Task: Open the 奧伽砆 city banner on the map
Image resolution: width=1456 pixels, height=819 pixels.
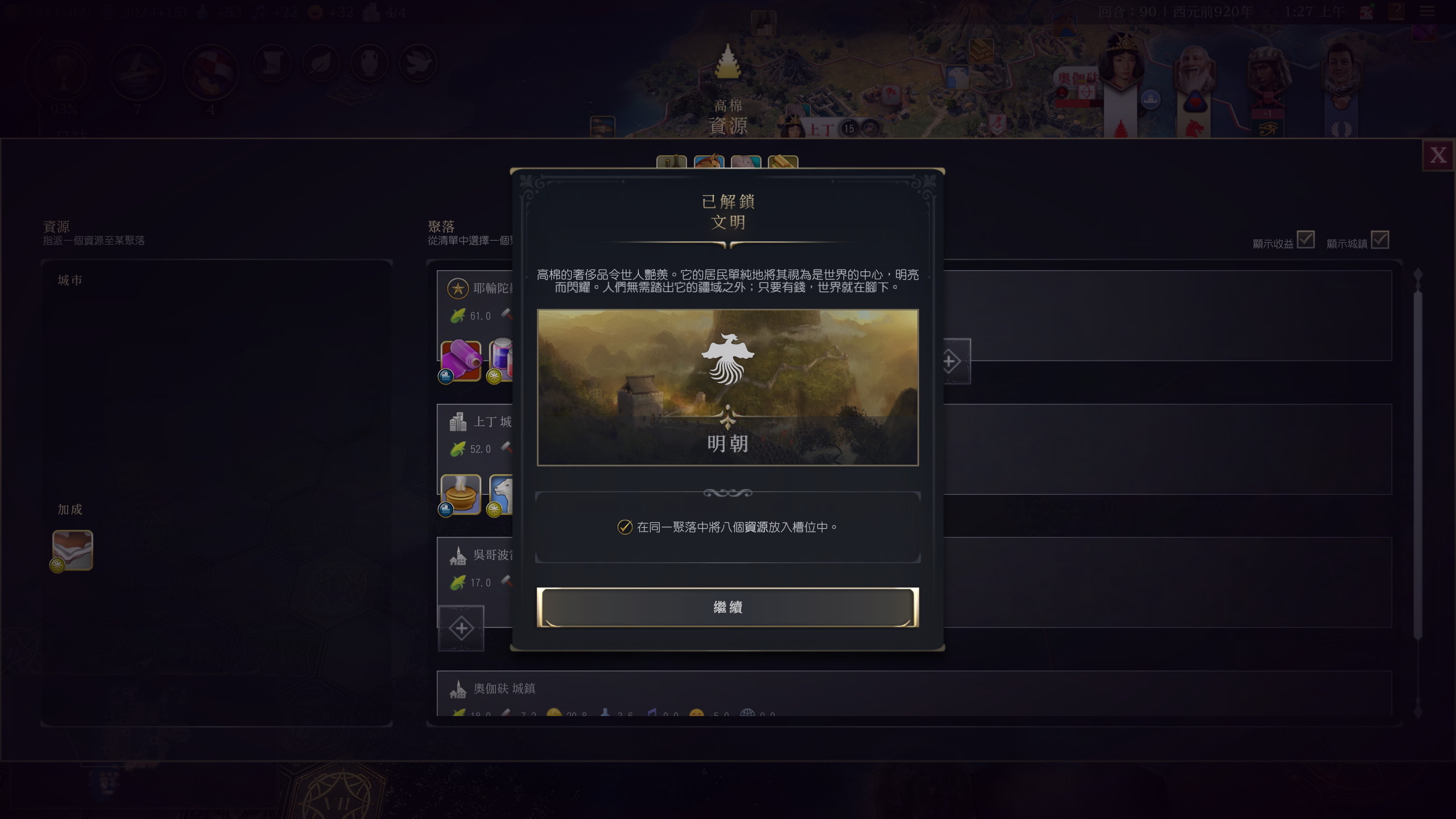Action: pos(1079,77)
